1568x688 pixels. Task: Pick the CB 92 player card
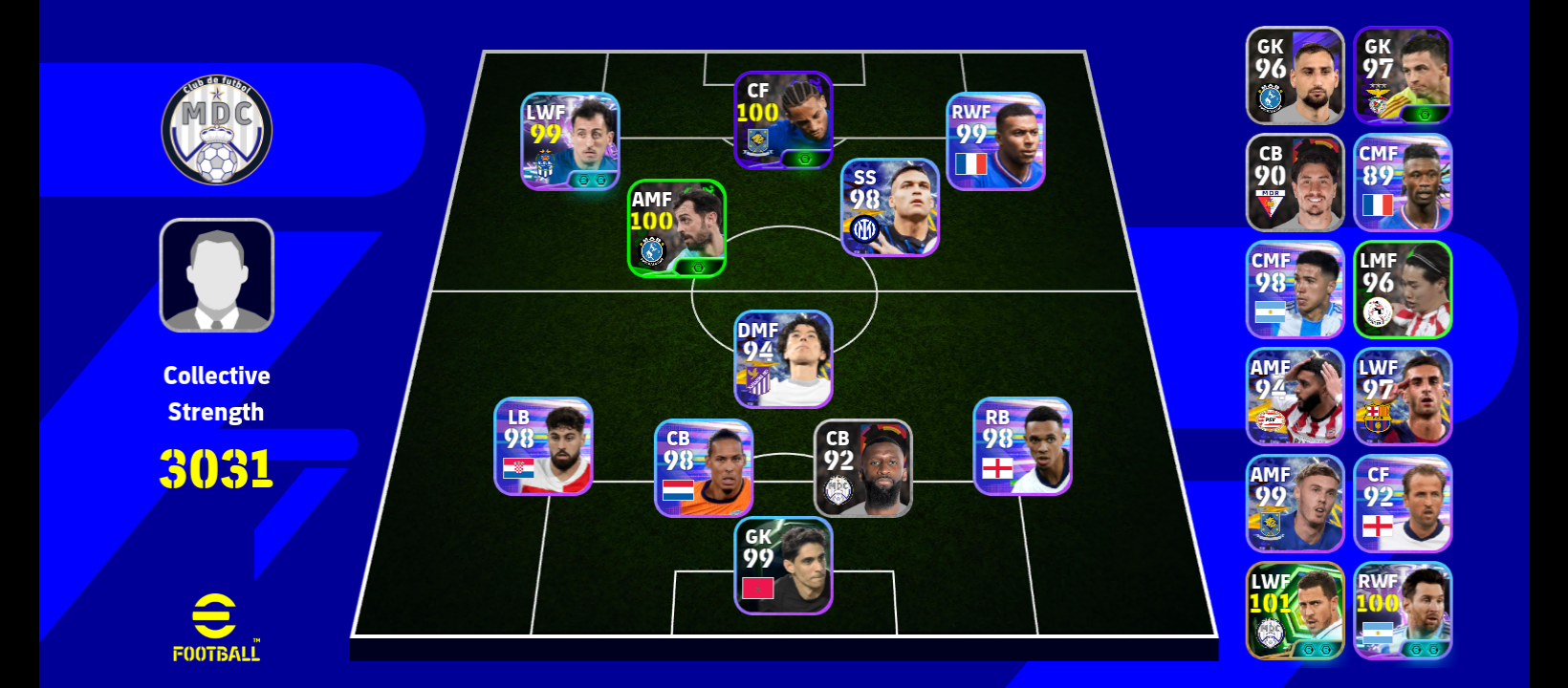coord(863,468)
